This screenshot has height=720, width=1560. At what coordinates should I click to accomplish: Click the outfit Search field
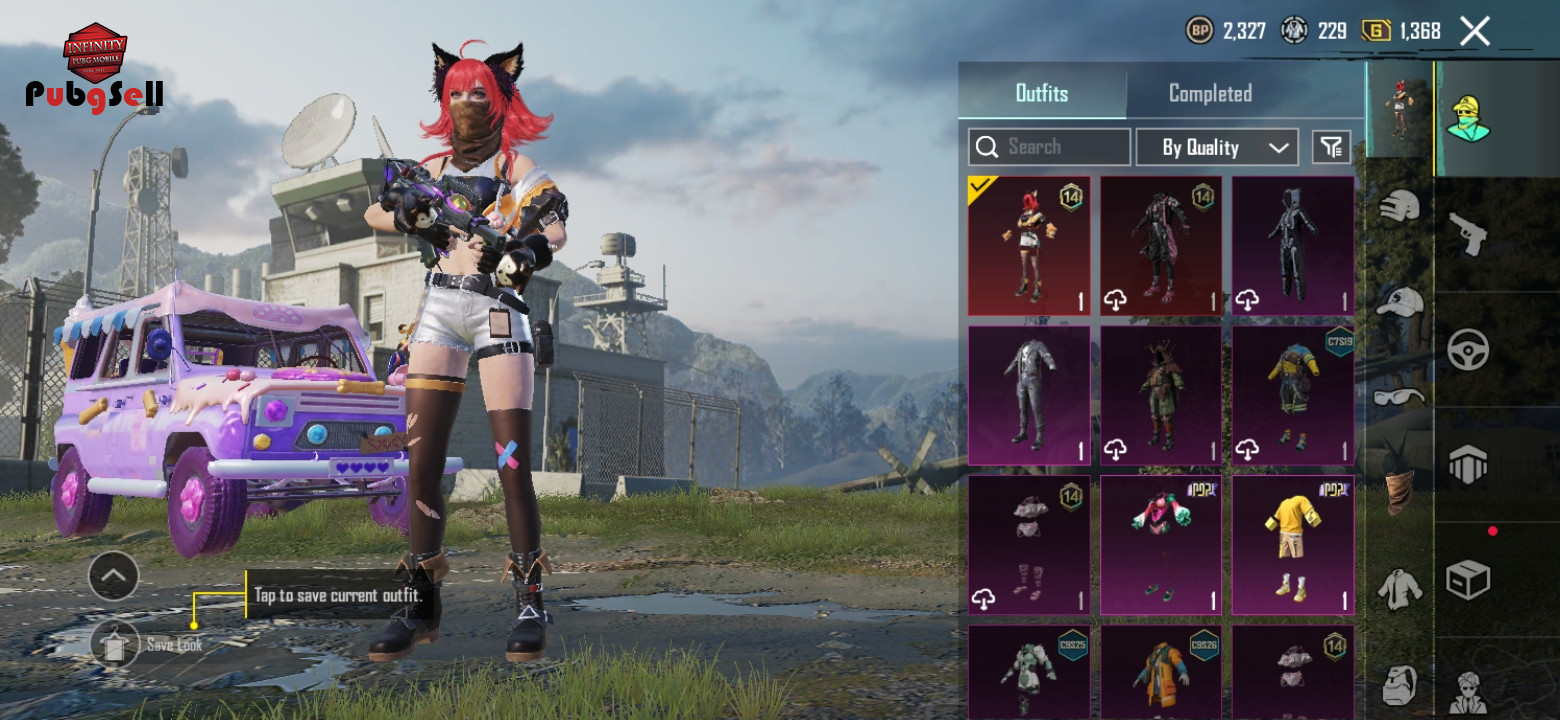tap(1050, 147)
